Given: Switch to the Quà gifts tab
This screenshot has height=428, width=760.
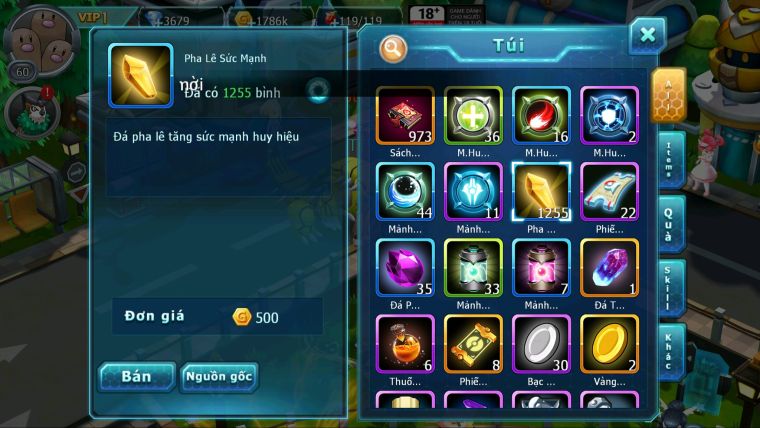Looking at the screenshot, I should [x=669, y=223].
